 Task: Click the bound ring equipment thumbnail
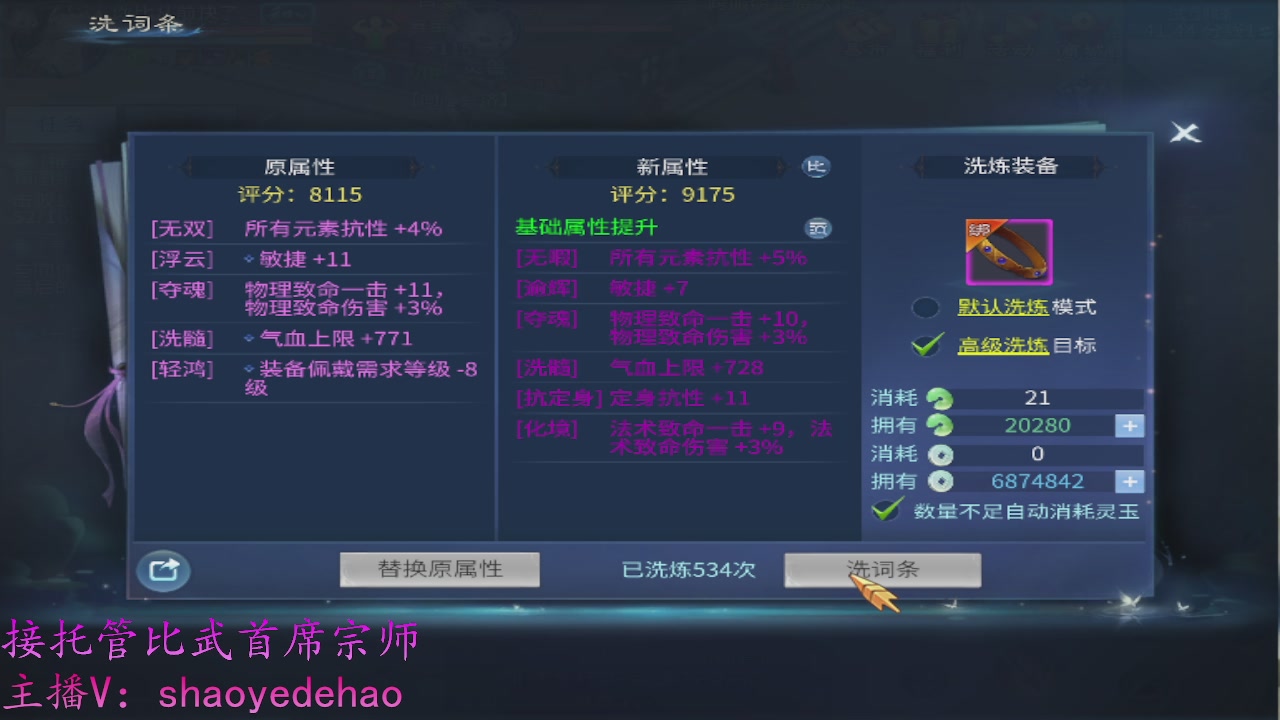pos(1010,252)
